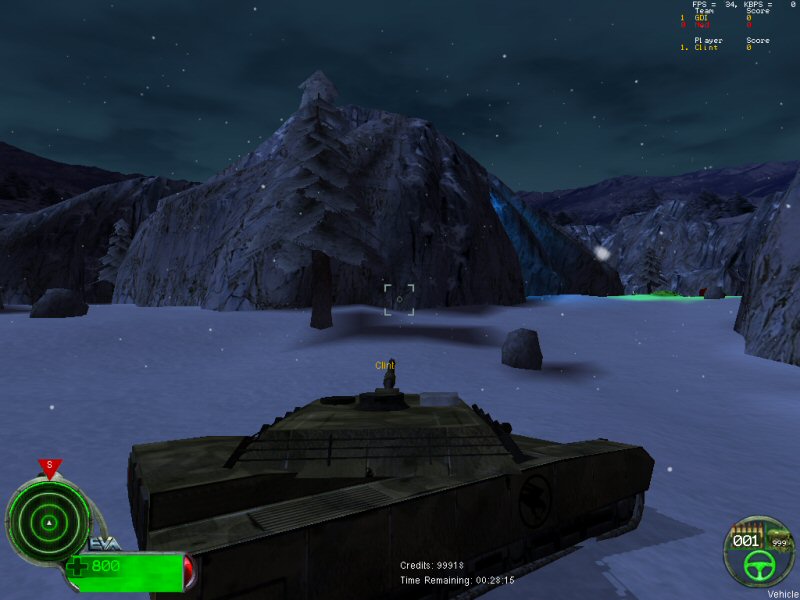Select the GDI team row in scoreboard

tap(700, 18)
